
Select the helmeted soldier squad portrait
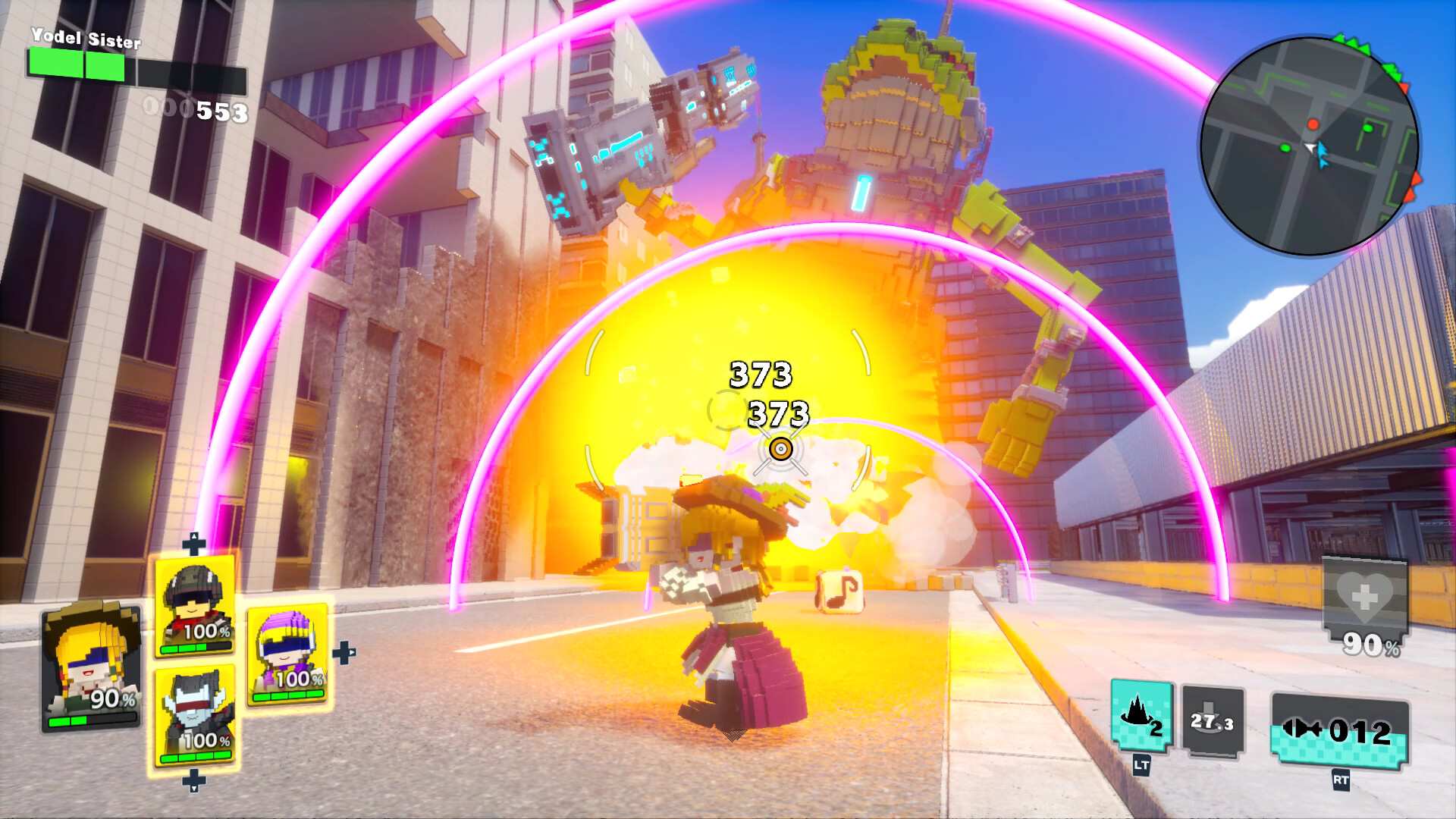point(194,605)
